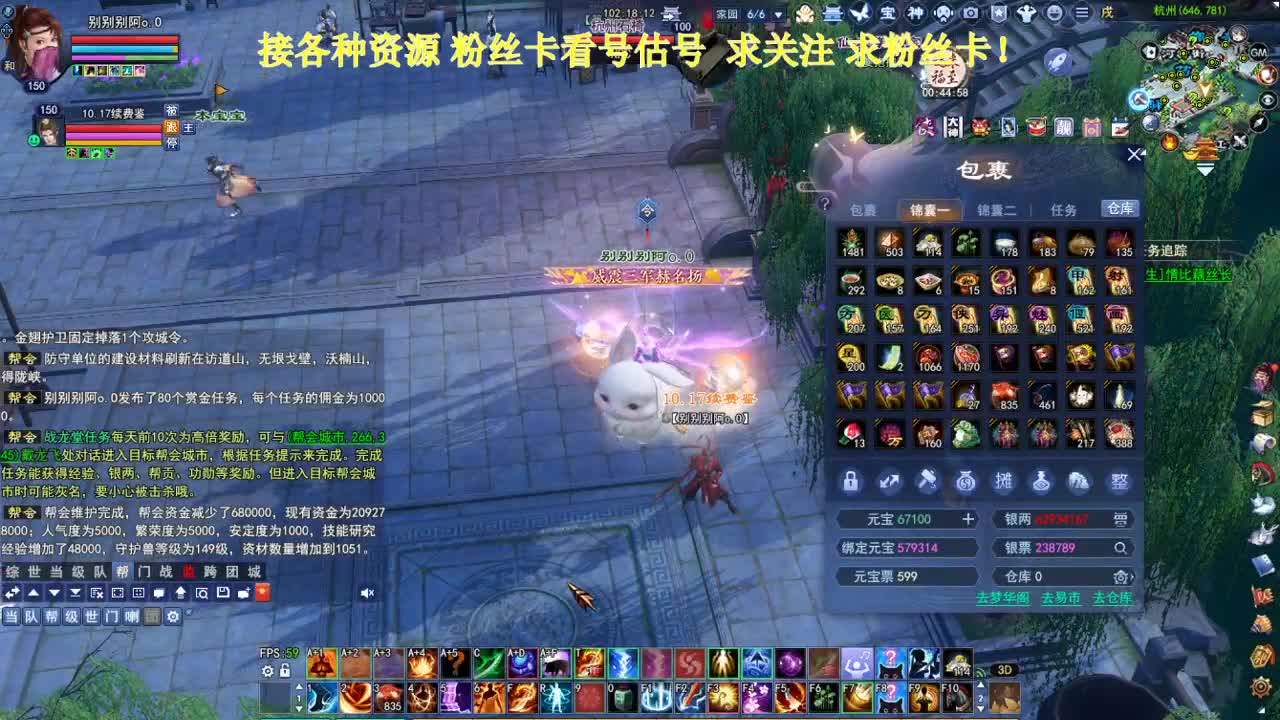The width and height of the screenshot is (1280, 720).
Task: Click the plus icon next to 元宝 currency
Action: point(968,517)
